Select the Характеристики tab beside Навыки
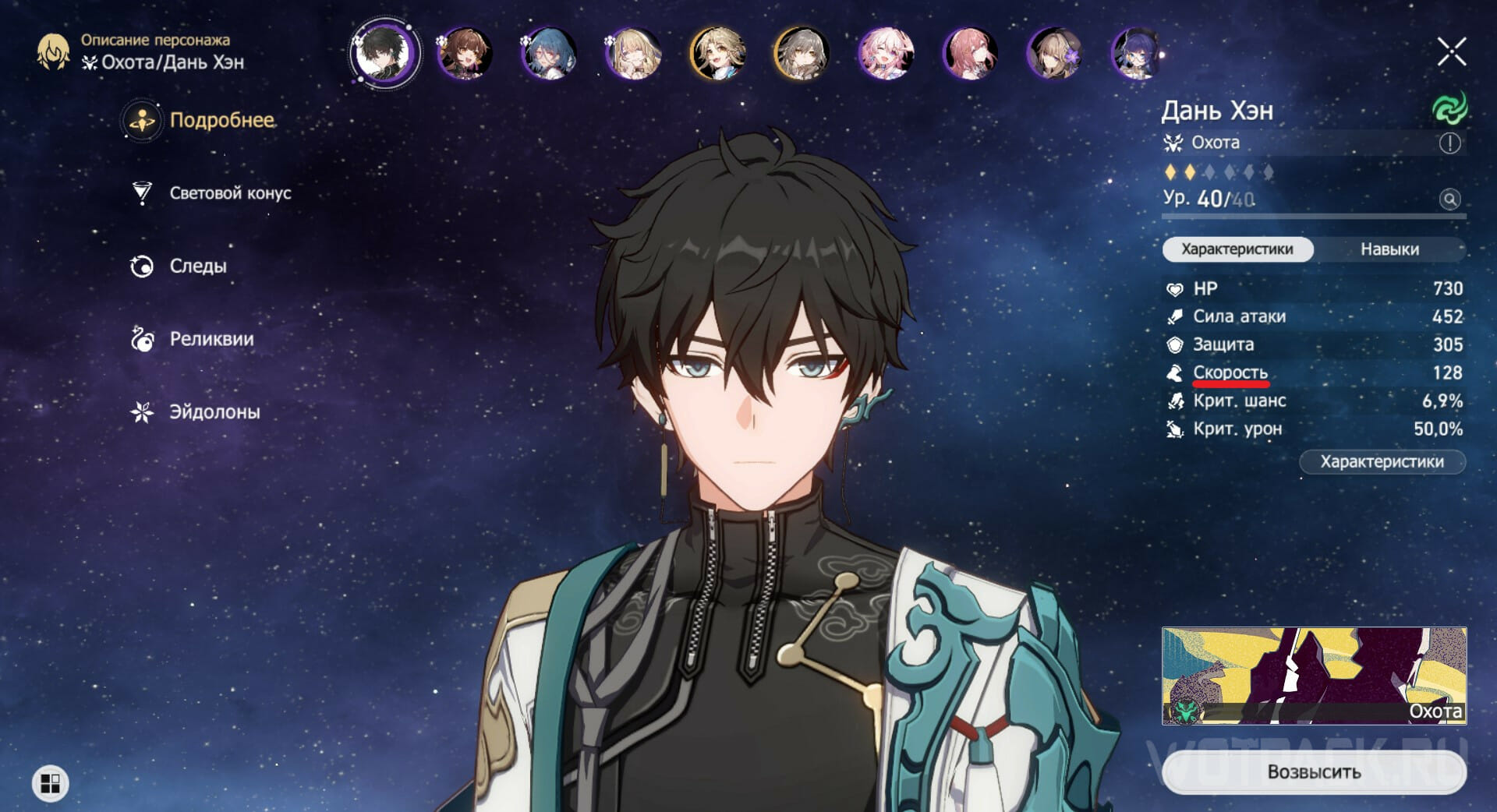 click(1237, 249)
